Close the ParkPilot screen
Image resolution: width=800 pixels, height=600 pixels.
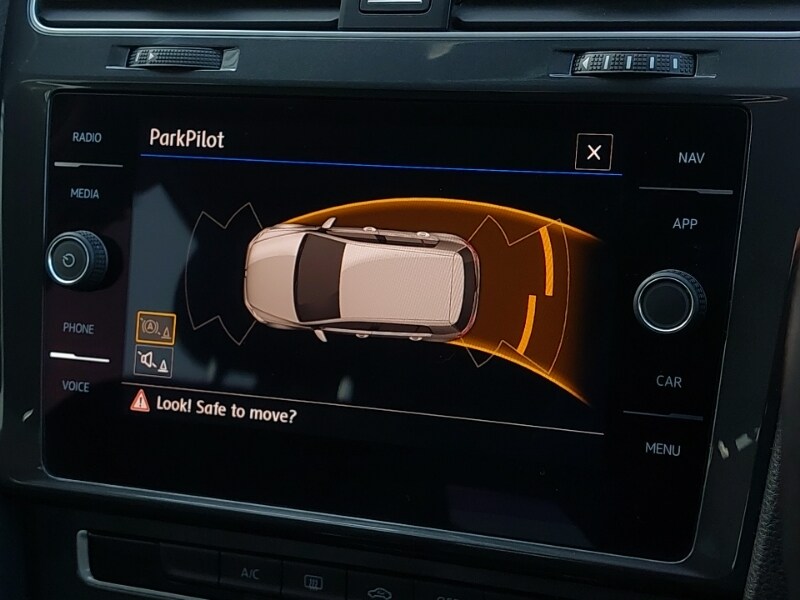594,153
